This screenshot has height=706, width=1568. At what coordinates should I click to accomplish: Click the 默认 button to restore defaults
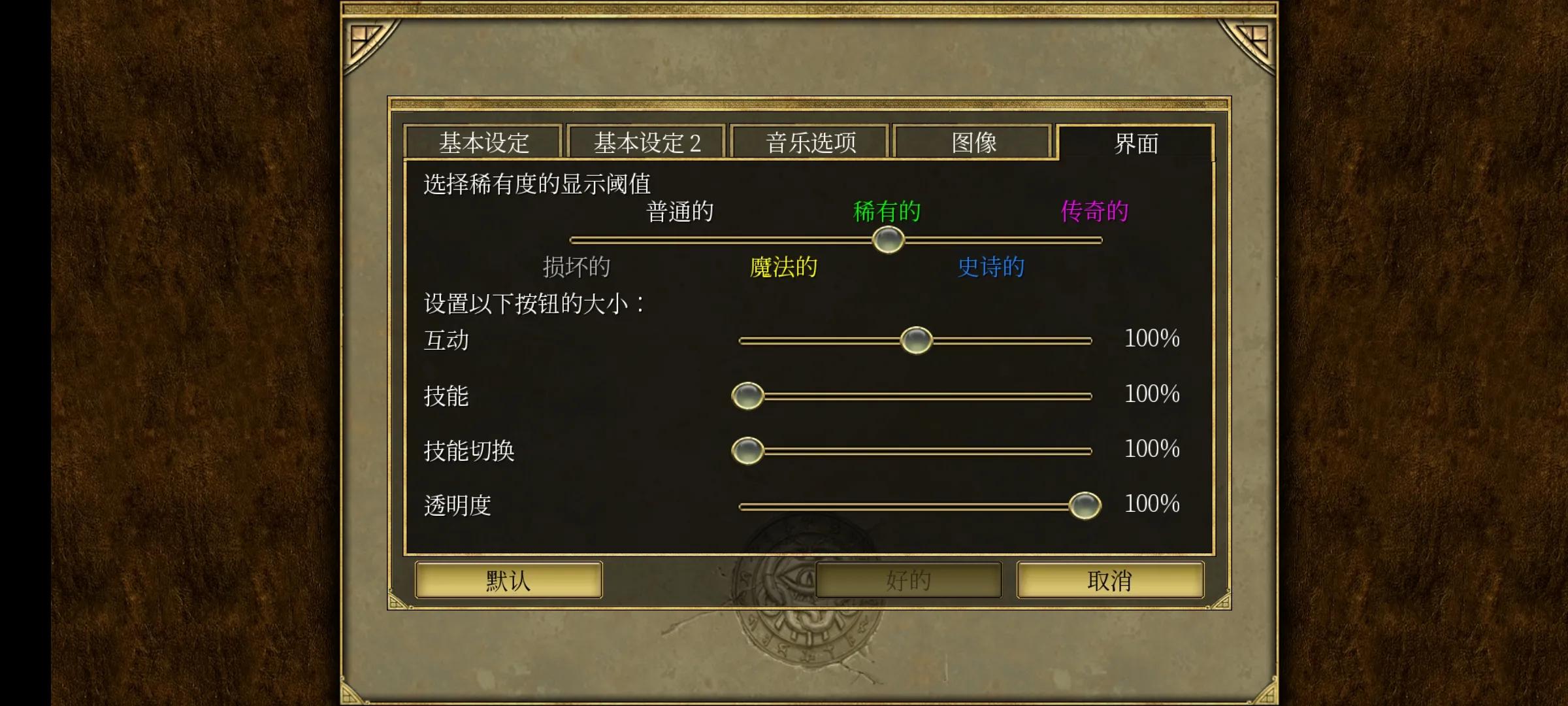tap(508, 580)
